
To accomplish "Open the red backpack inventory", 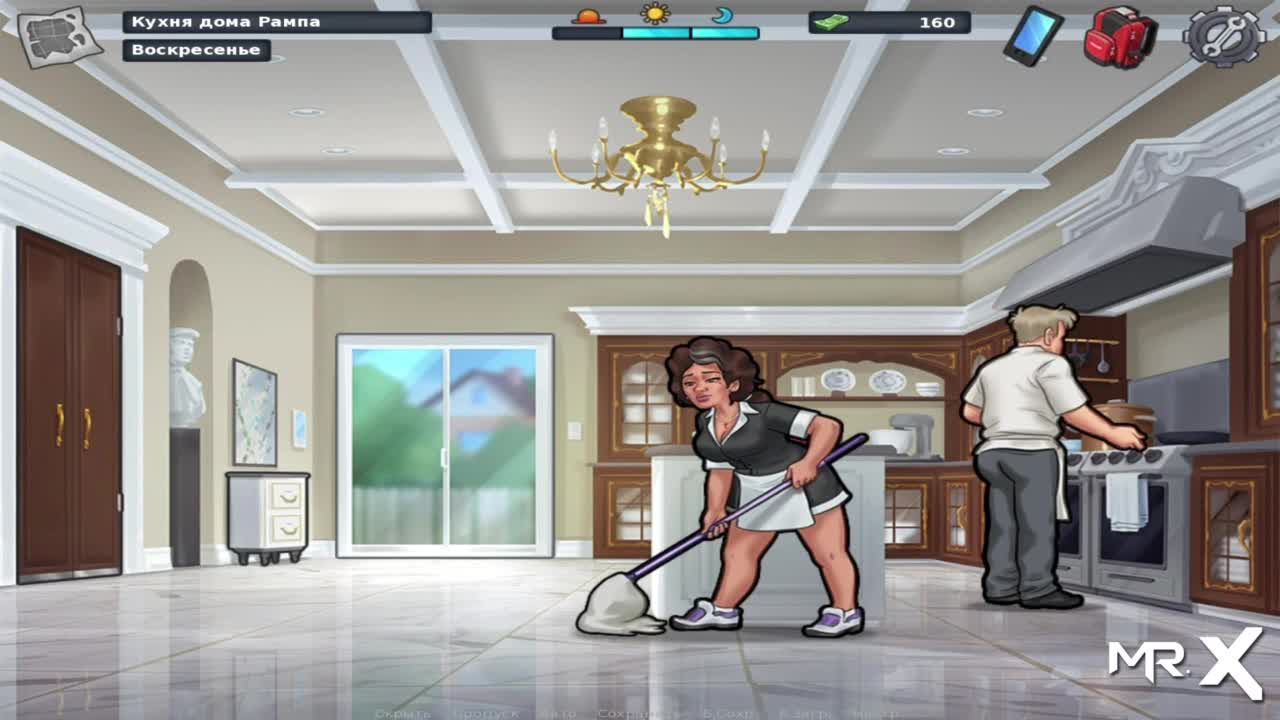I will [1120, 38].
